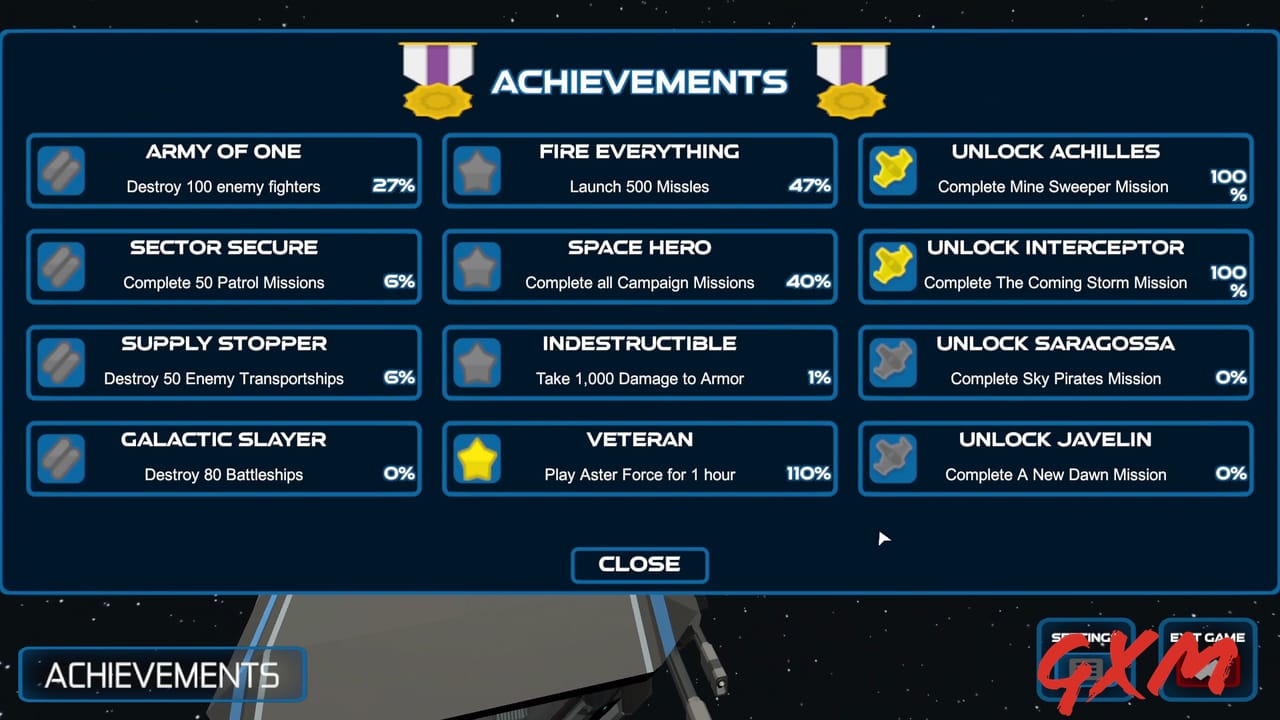Click the Fire Everything star medal icon
This screenshot has height=720, width=1280.
(x=477, y=170)
